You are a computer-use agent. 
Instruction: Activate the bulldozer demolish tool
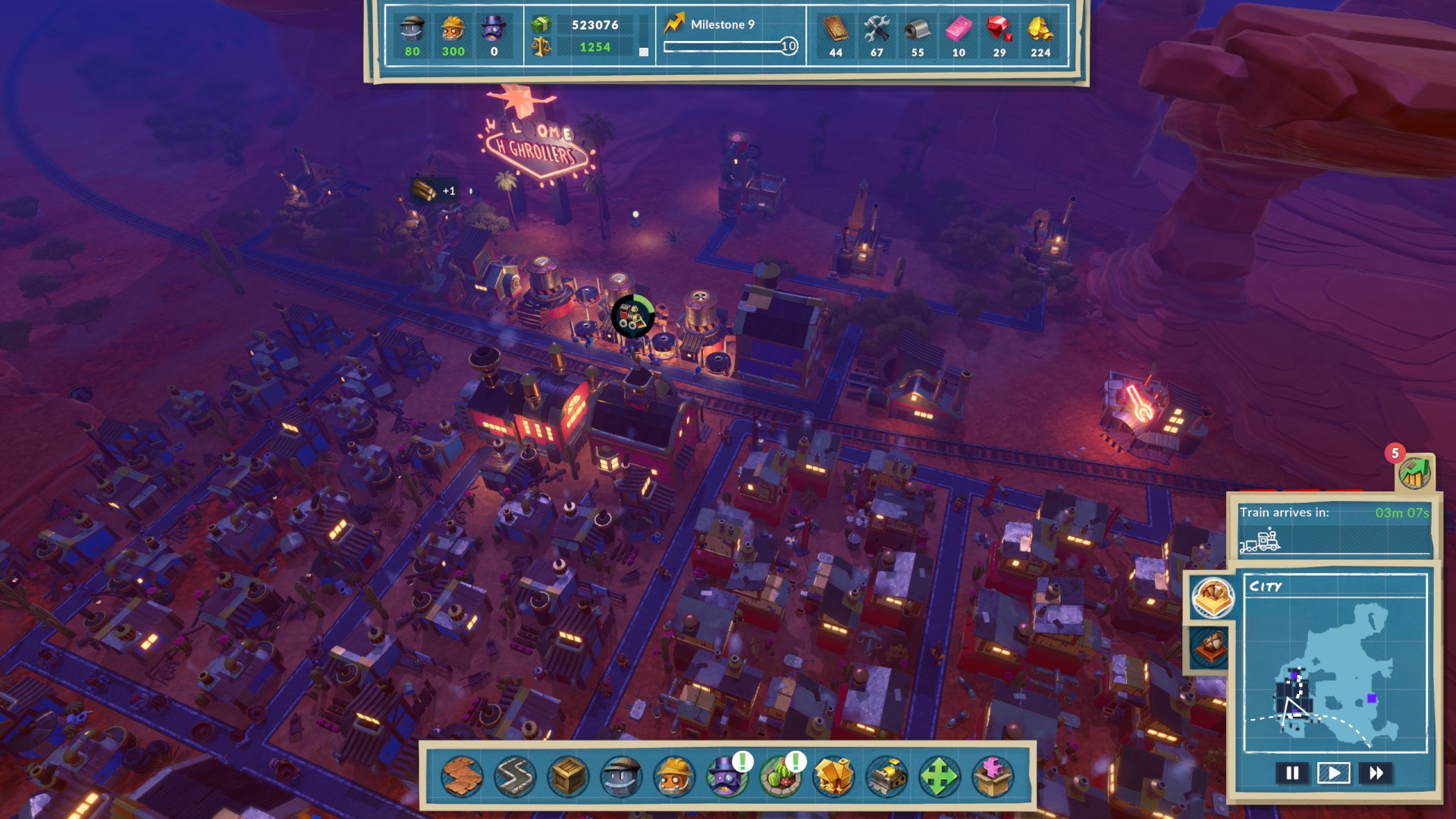[x=886, y=776]
